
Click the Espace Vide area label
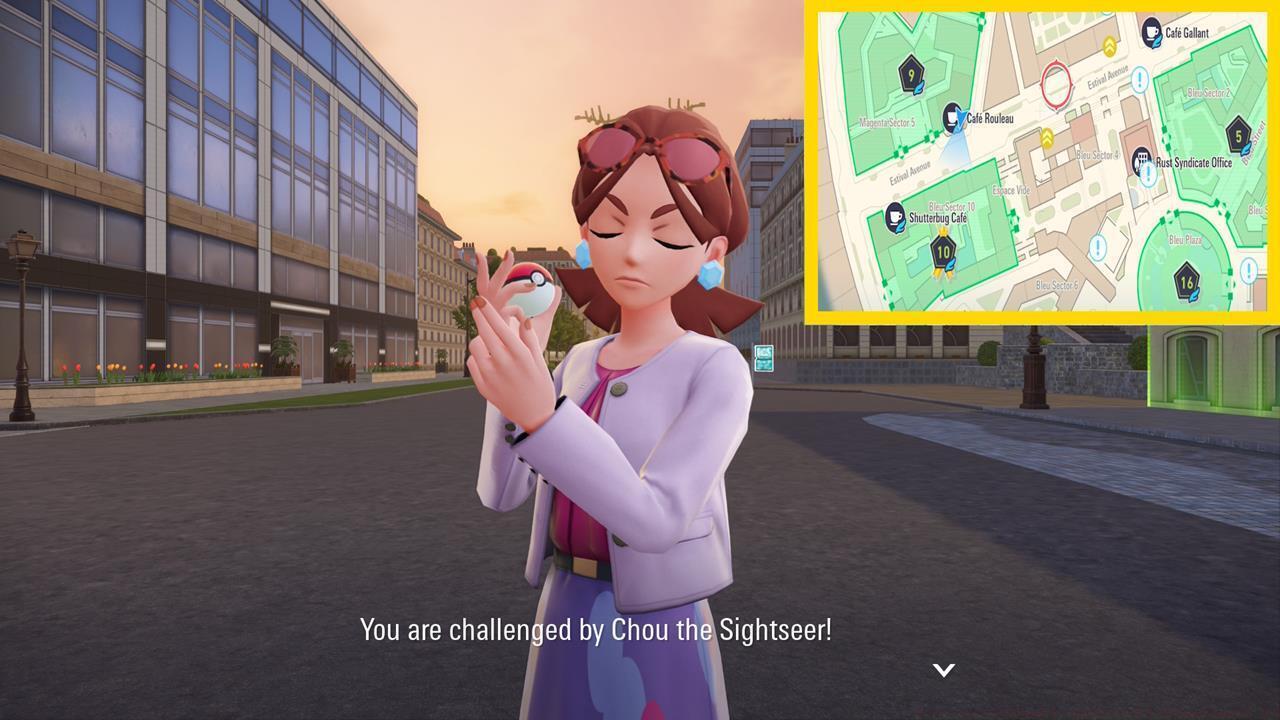click(x=1011, y=190)
